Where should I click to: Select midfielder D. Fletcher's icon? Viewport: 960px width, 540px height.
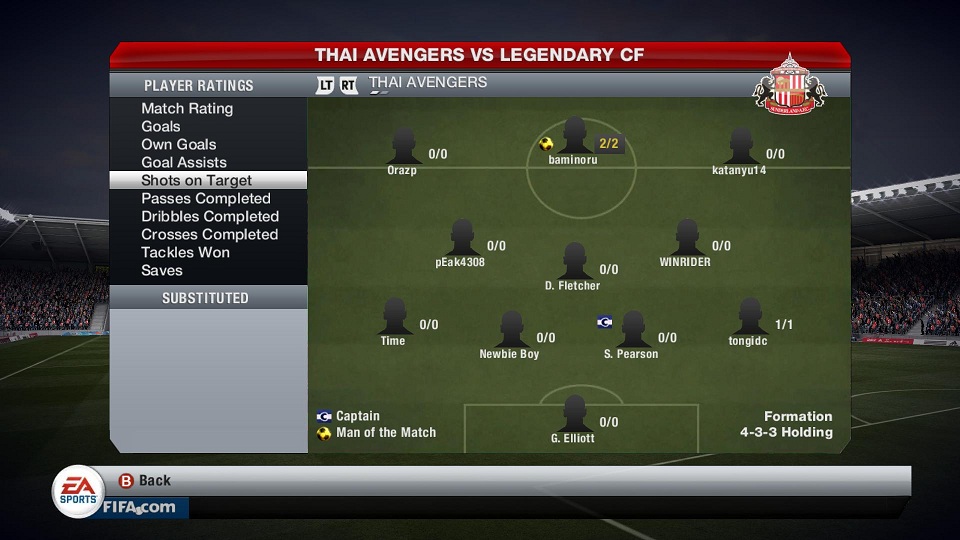574,261
